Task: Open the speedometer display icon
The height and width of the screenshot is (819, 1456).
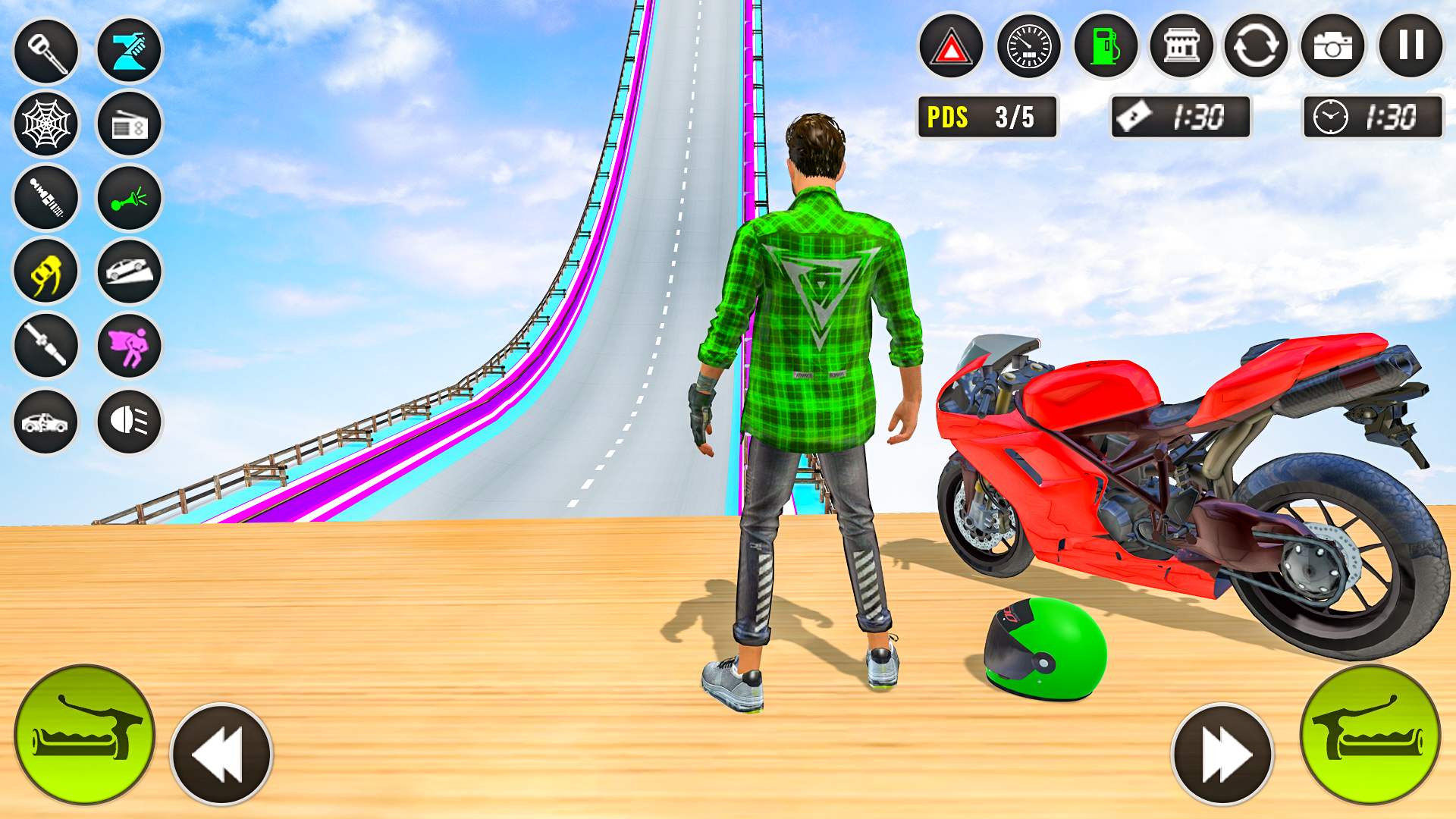Action: (x=1029, y=47)
